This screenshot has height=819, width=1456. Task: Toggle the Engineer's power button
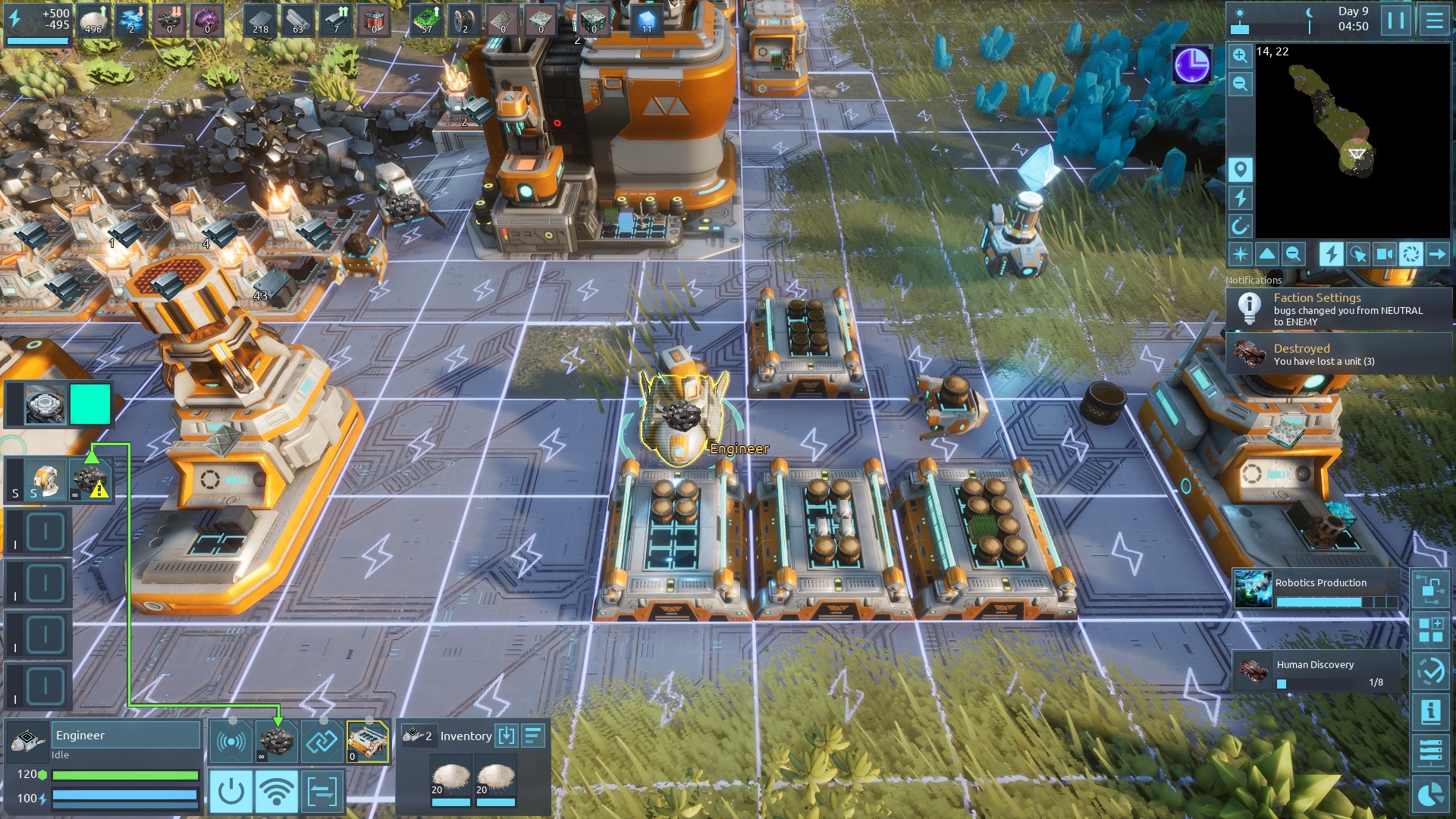pos(231,792)
